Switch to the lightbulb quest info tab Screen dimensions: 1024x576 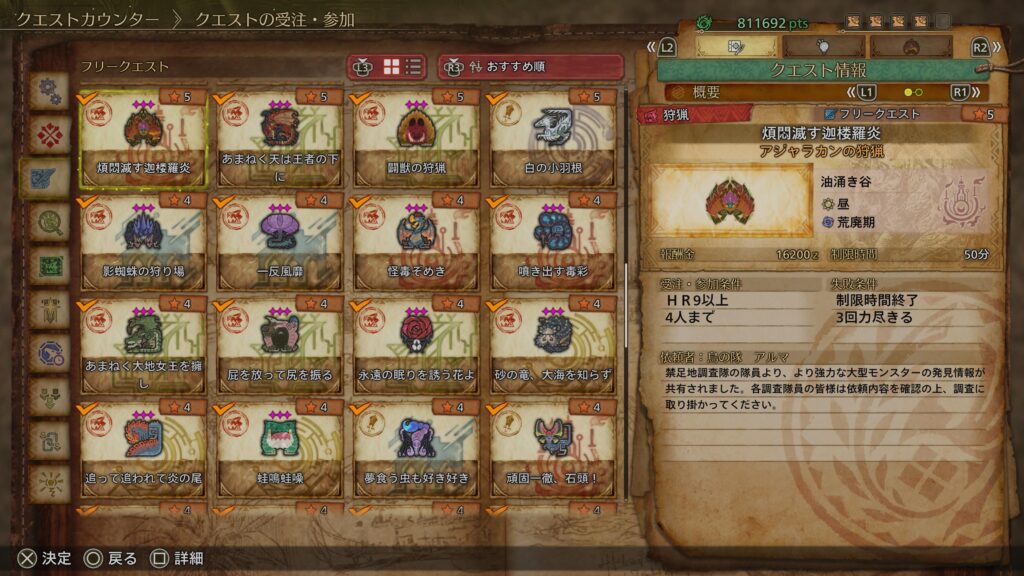click(x=824, y=46)
